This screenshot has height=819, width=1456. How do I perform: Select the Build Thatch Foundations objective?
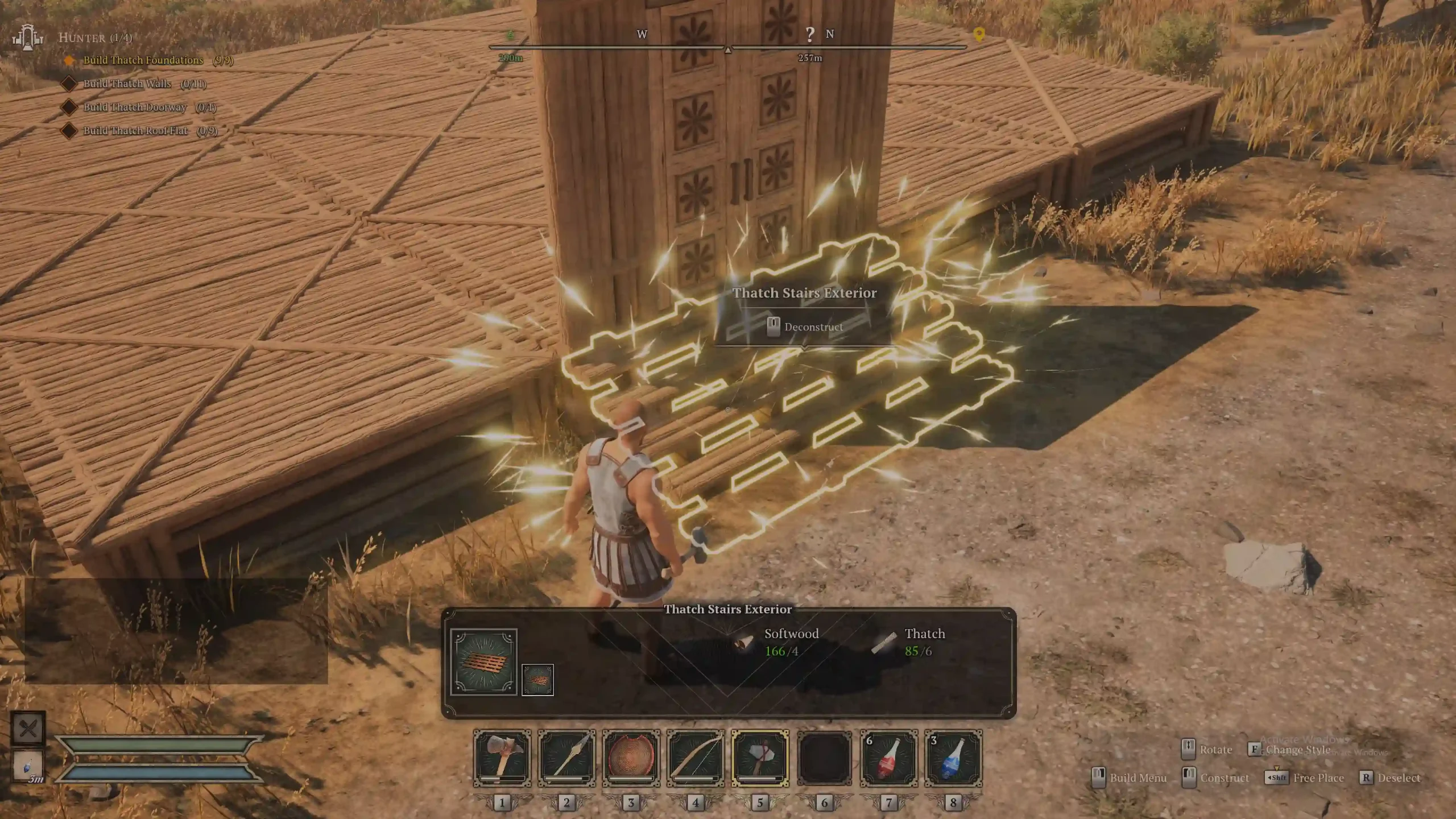(143, 60)
